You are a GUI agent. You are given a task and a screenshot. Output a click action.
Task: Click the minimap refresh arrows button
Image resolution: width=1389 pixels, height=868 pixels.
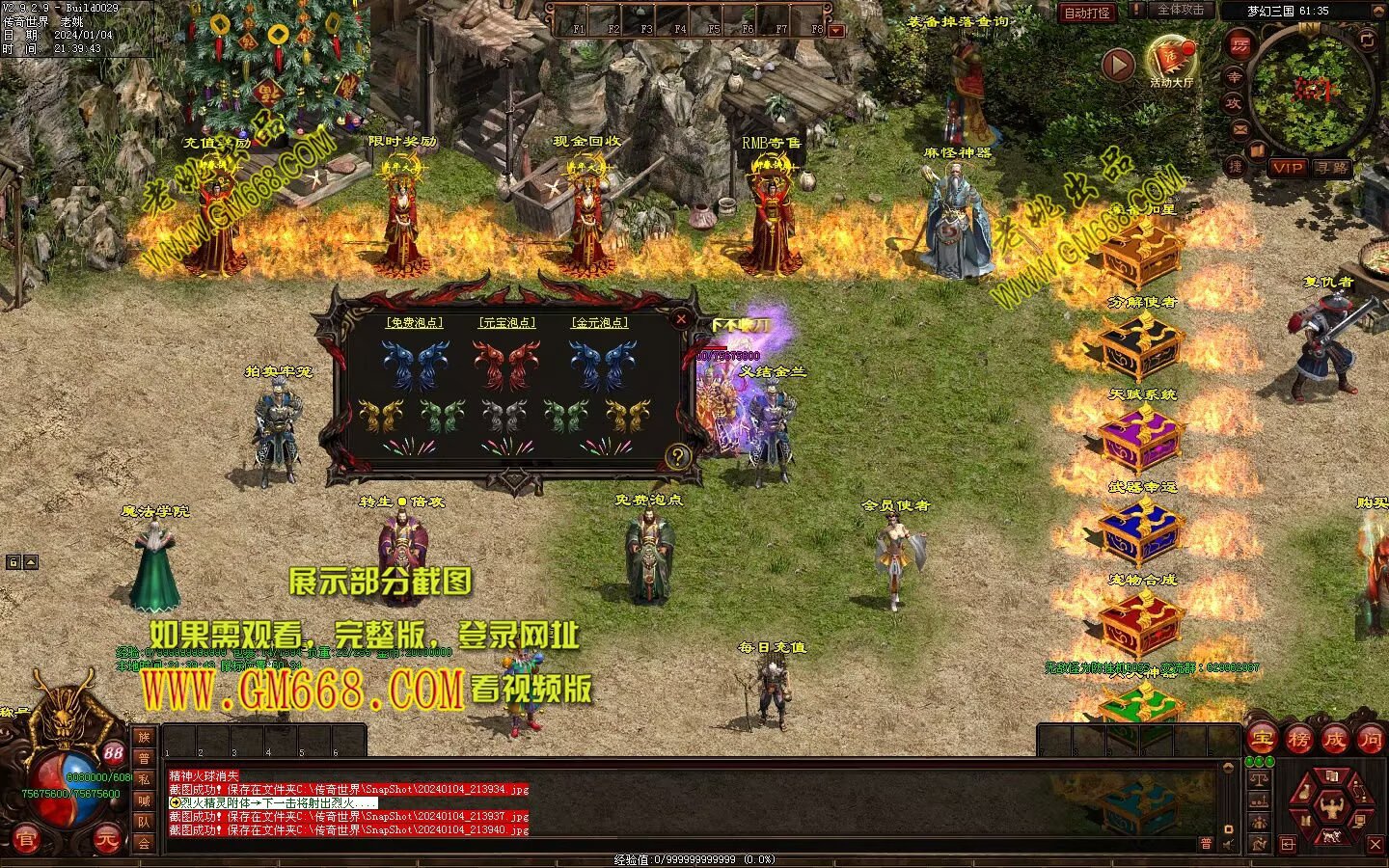pos(1367,39)
